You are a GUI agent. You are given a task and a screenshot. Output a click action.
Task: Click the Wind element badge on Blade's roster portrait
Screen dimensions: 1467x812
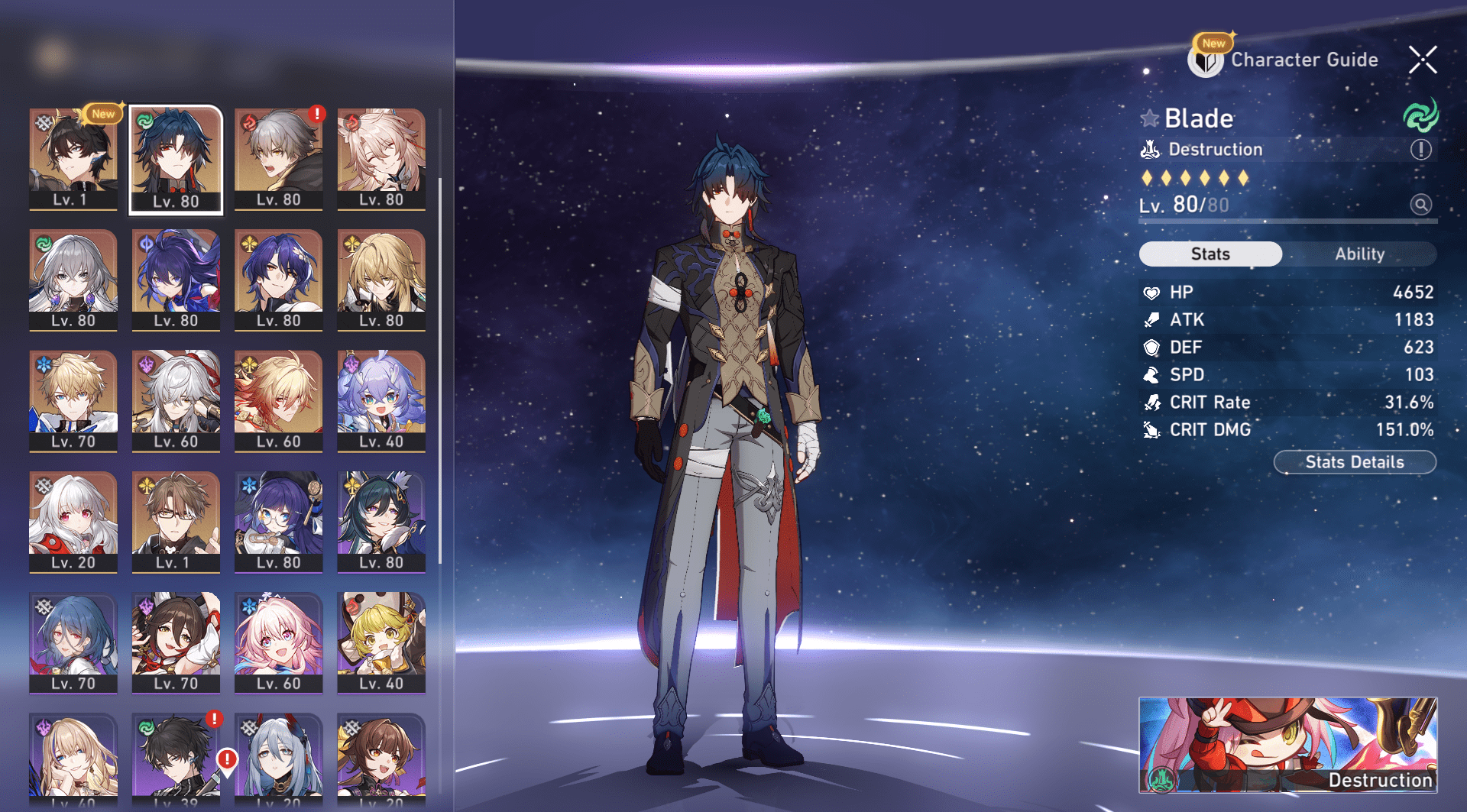pyautogui.click(x=144, y=120)
